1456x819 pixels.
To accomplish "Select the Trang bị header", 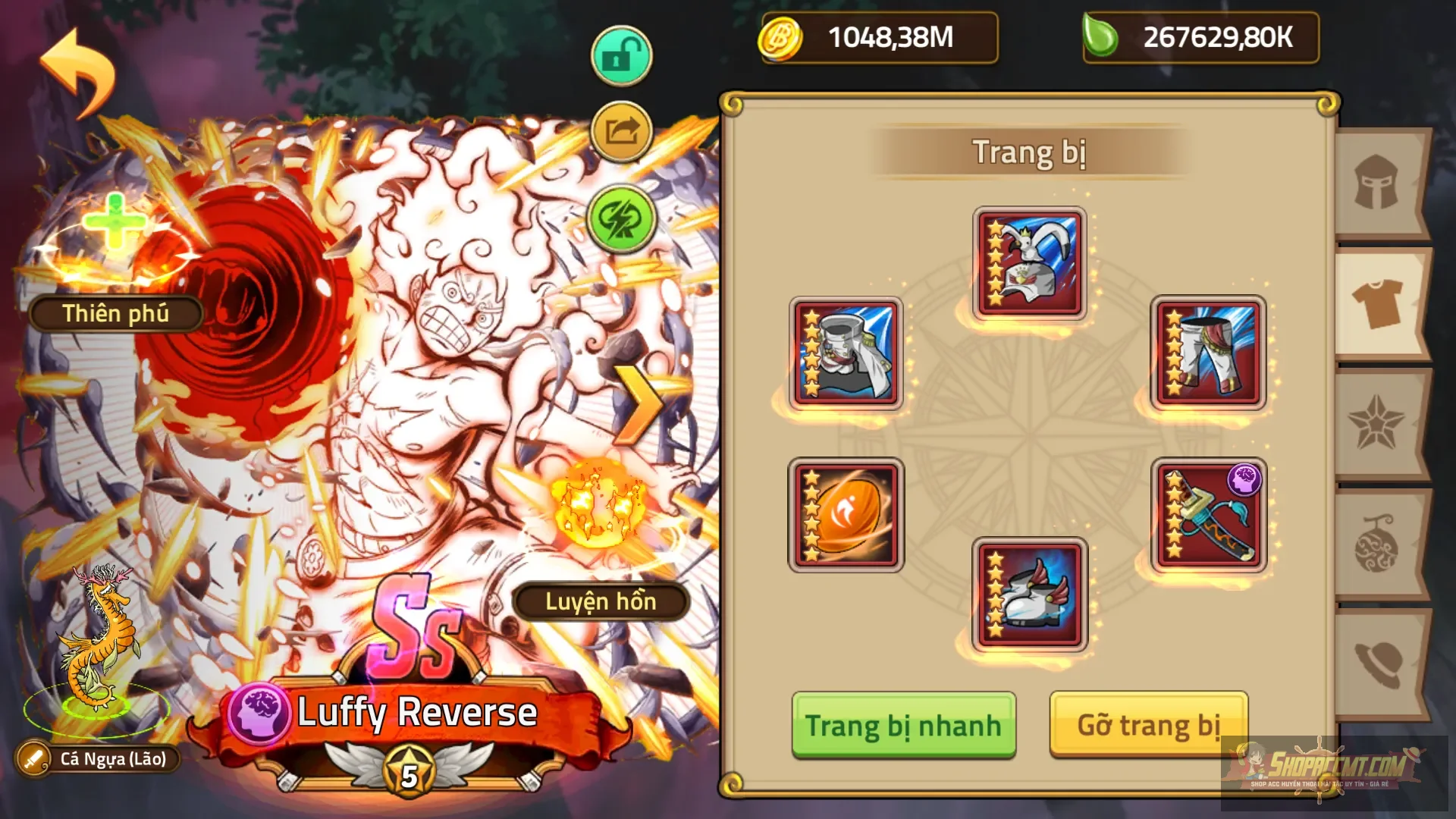I will point(1031,149).
